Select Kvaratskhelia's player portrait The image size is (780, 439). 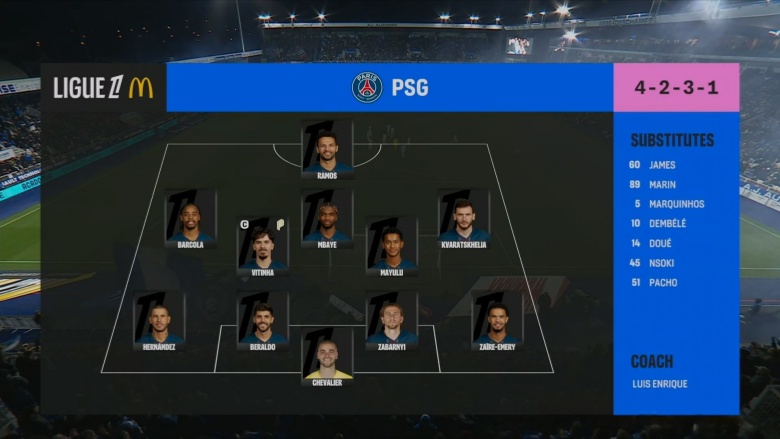[464, 219]
